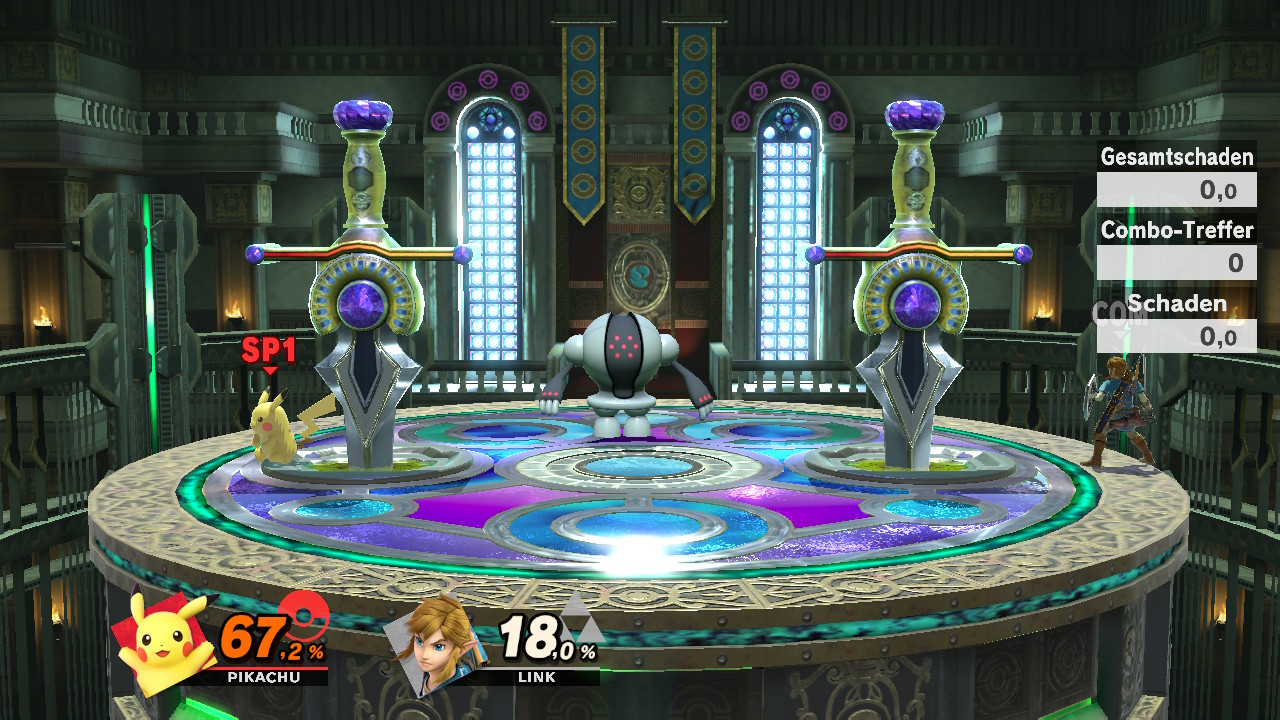Select the PIKACHU name tab
Viewport: 1280px width, 720px height.
(265, 677)
